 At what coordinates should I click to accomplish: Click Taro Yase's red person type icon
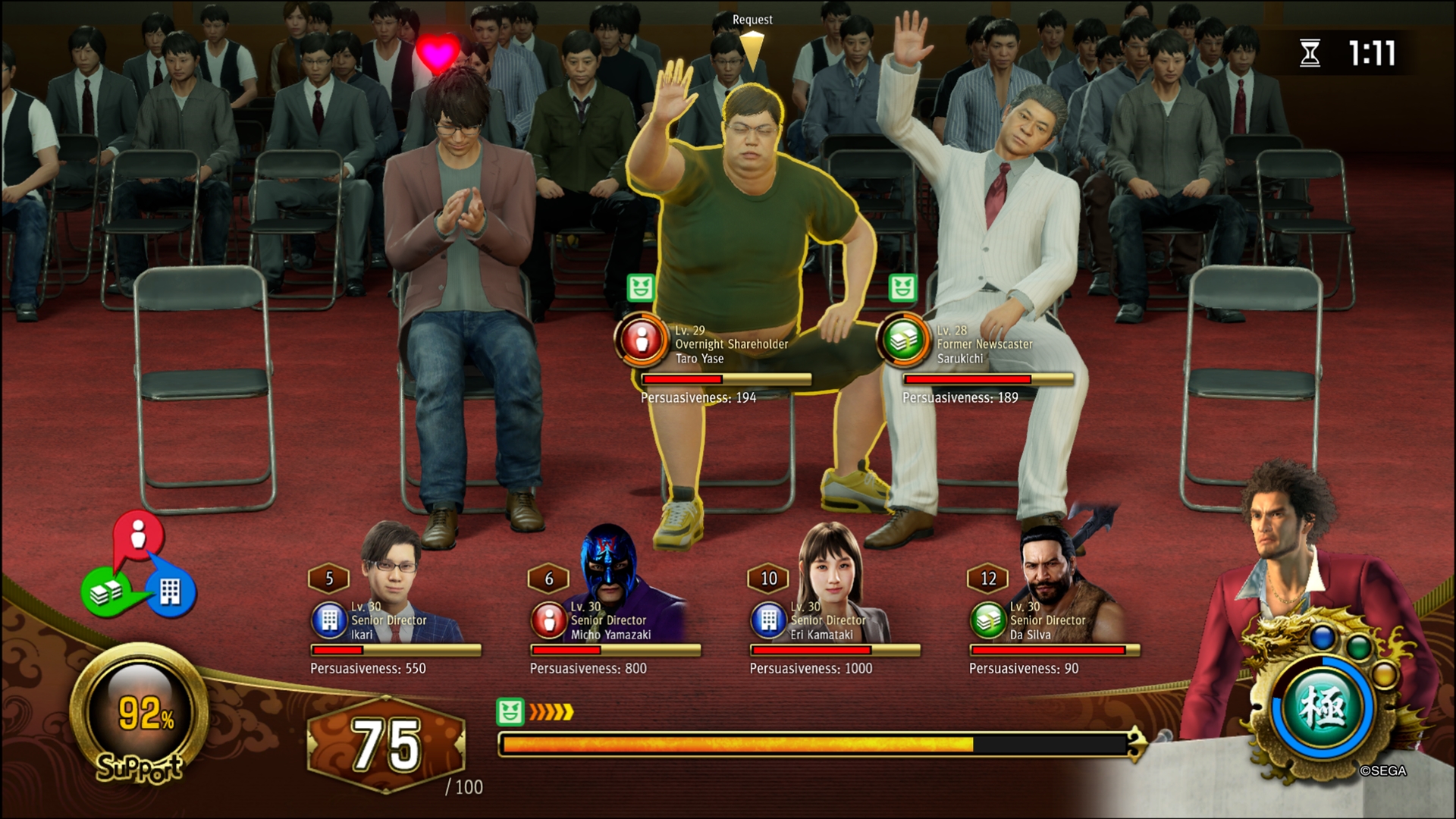[x=642, y=342]
